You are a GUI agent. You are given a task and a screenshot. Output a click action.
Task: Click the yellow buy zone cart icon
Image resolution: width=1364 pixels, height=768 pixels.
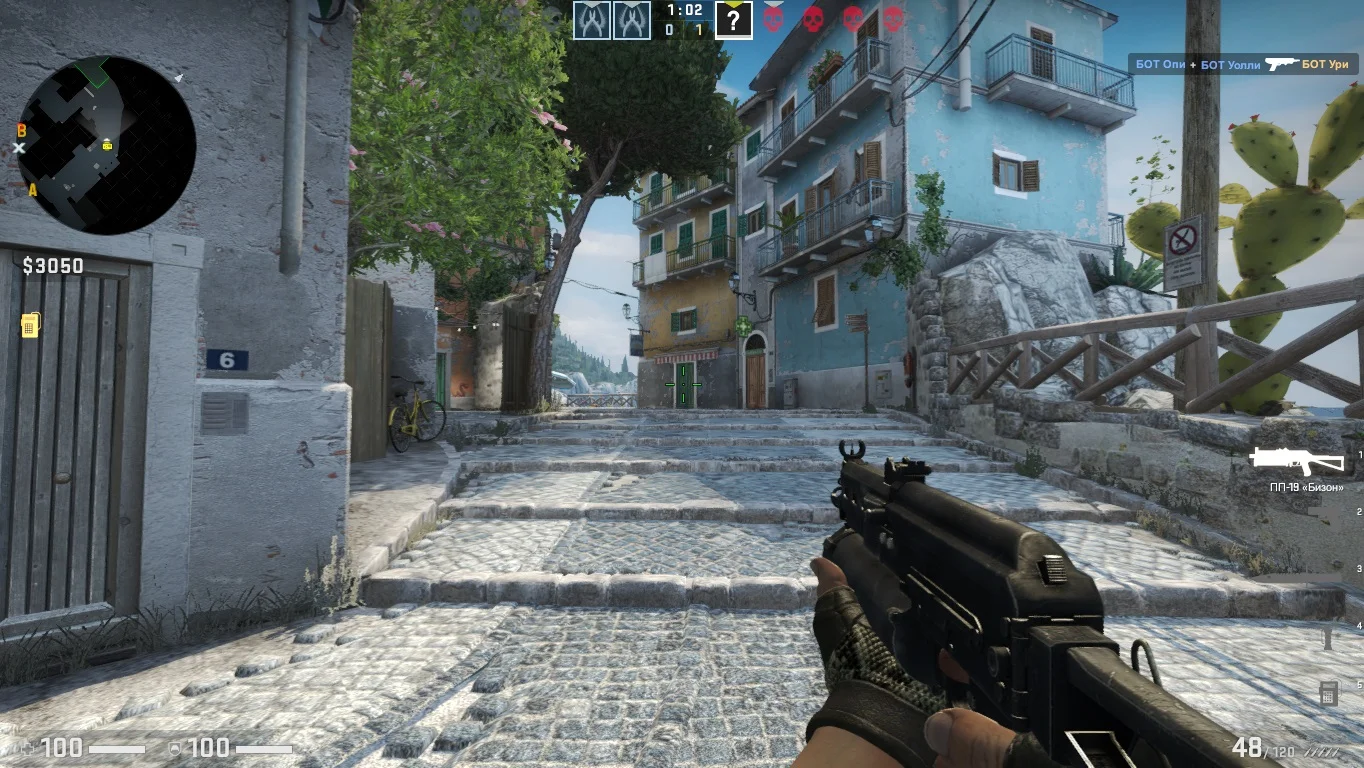pos(30,325)
